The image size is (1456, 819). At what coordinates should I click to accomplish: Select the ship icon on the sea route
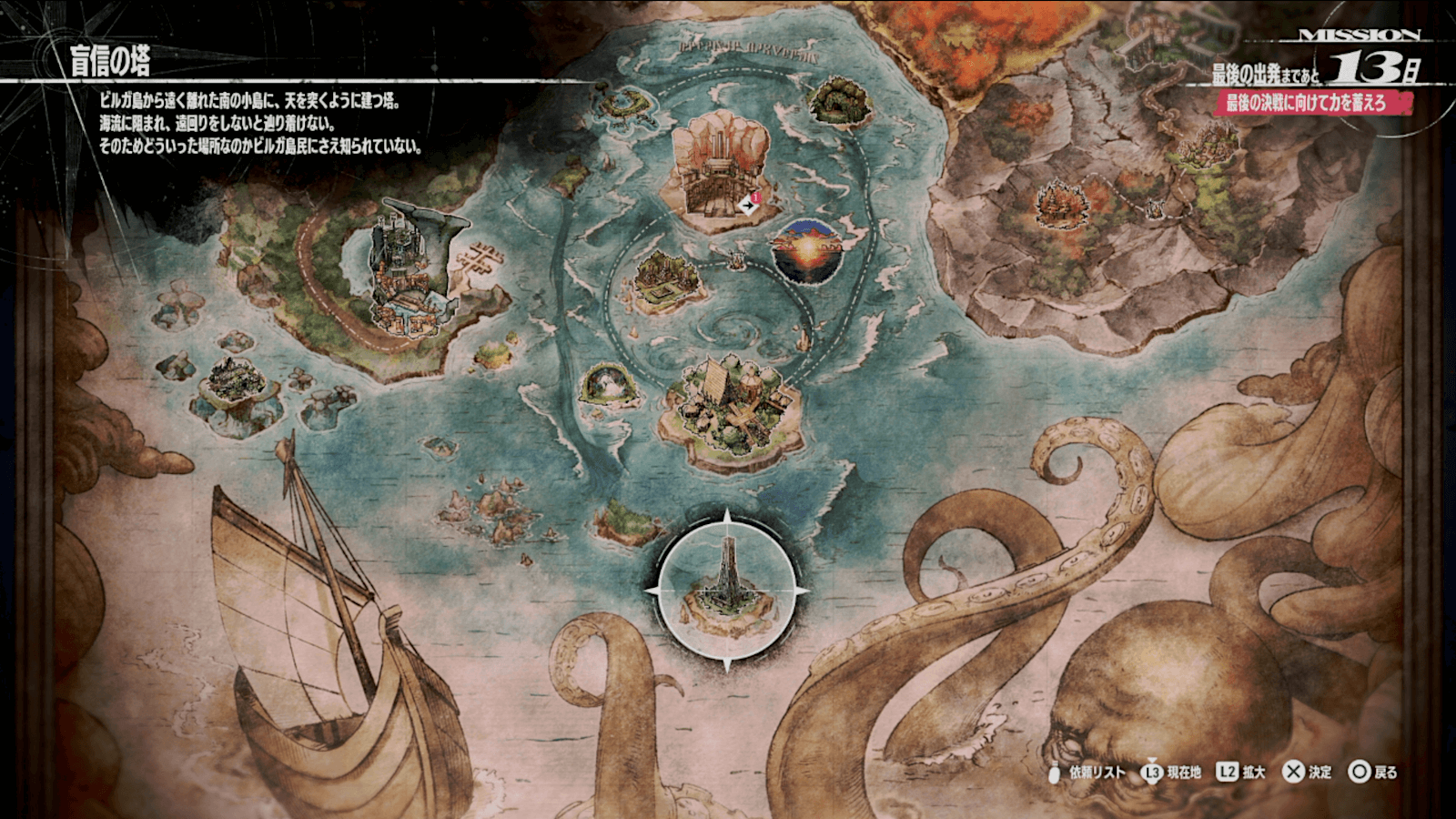tap(735, 262)
